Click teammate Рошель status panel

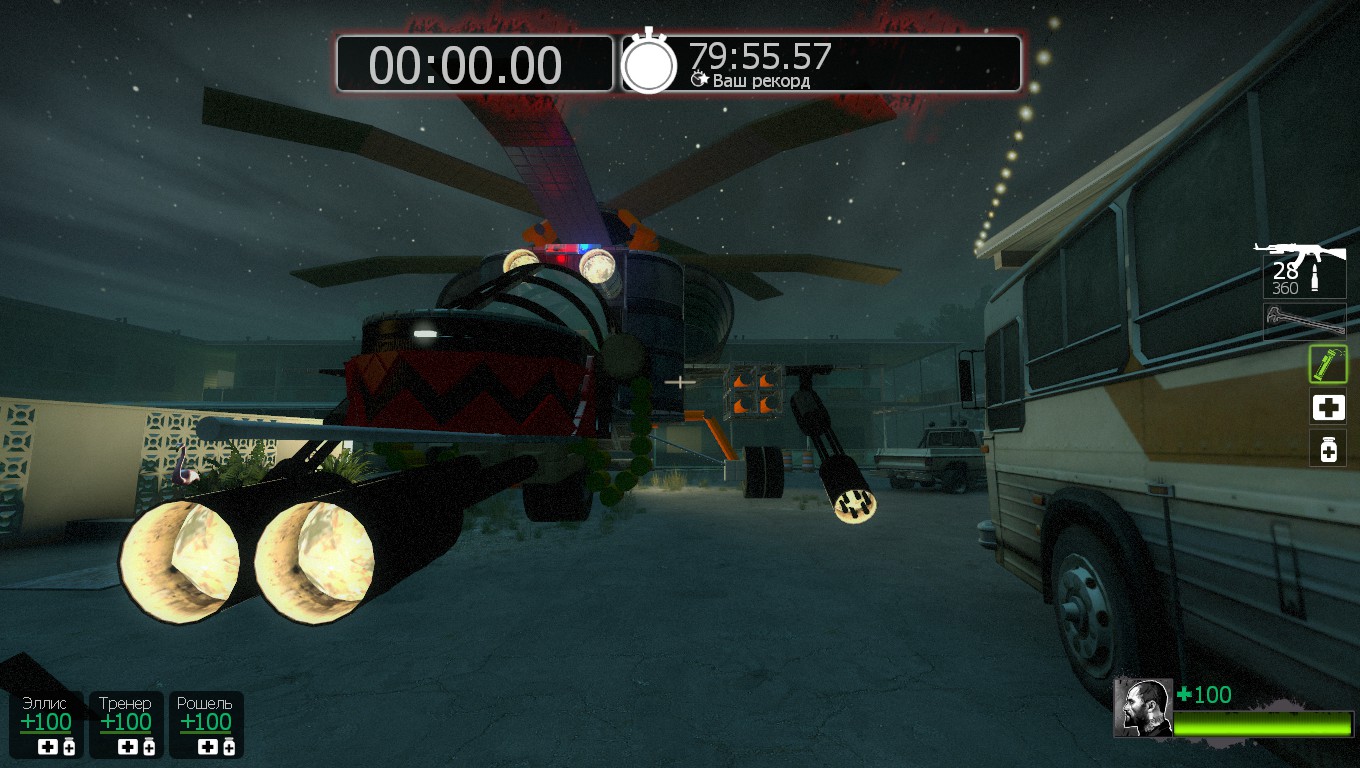click(205, 724)
